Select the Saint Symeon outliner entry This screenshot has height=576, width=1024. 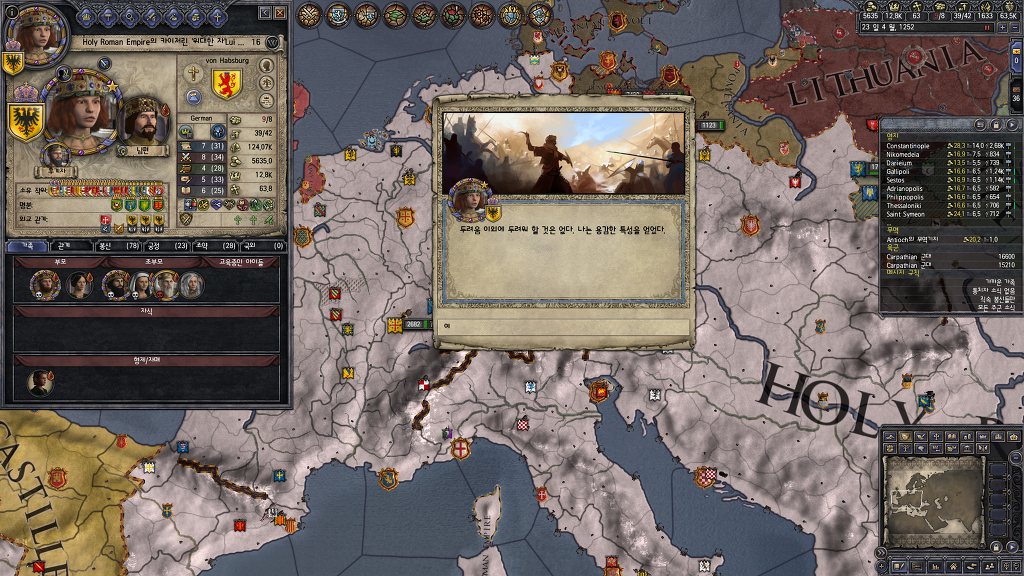[x=906, y=214]
